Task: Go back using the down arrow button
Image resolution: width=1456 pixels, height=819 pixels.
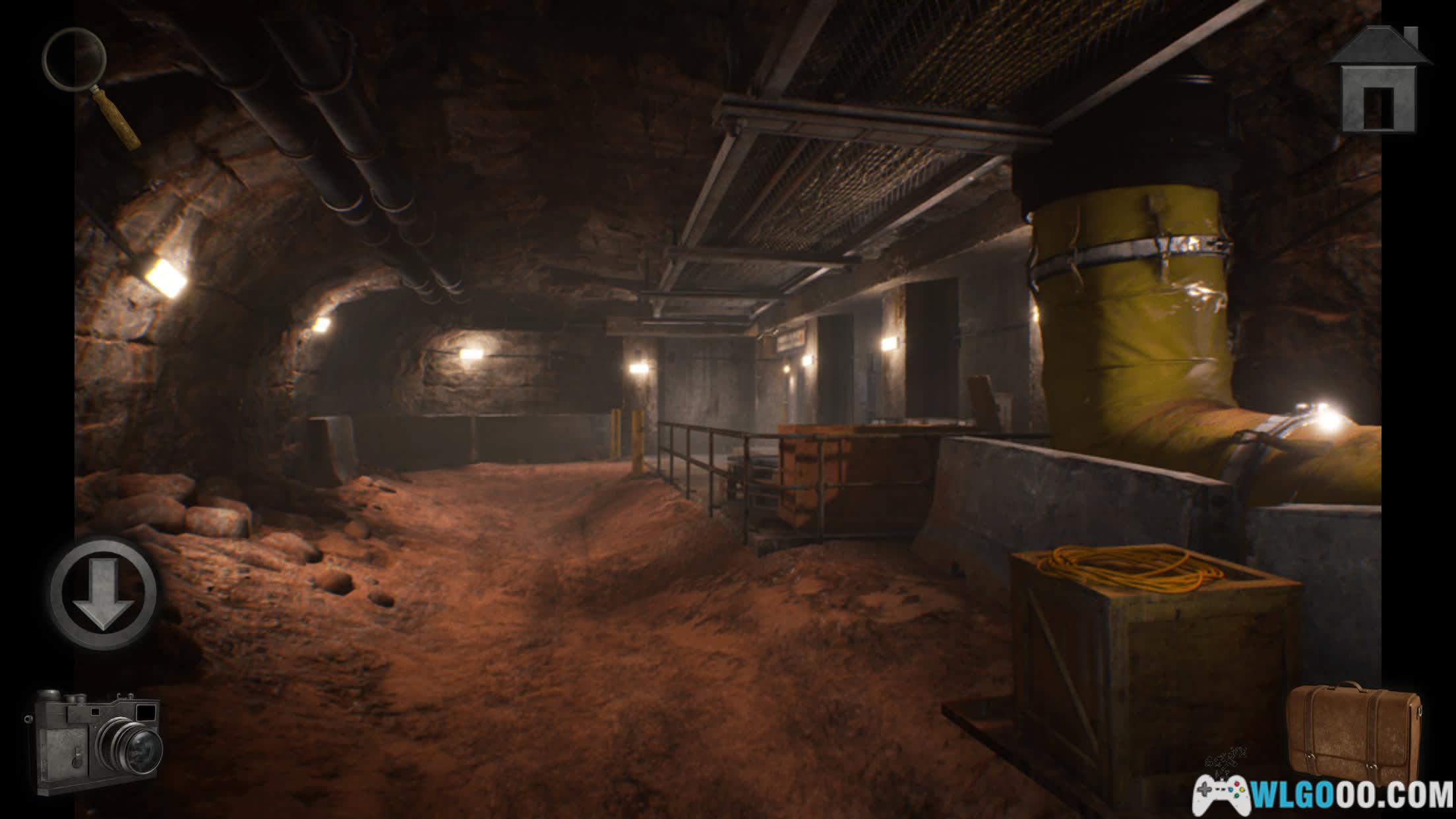Action: [104, 592]
